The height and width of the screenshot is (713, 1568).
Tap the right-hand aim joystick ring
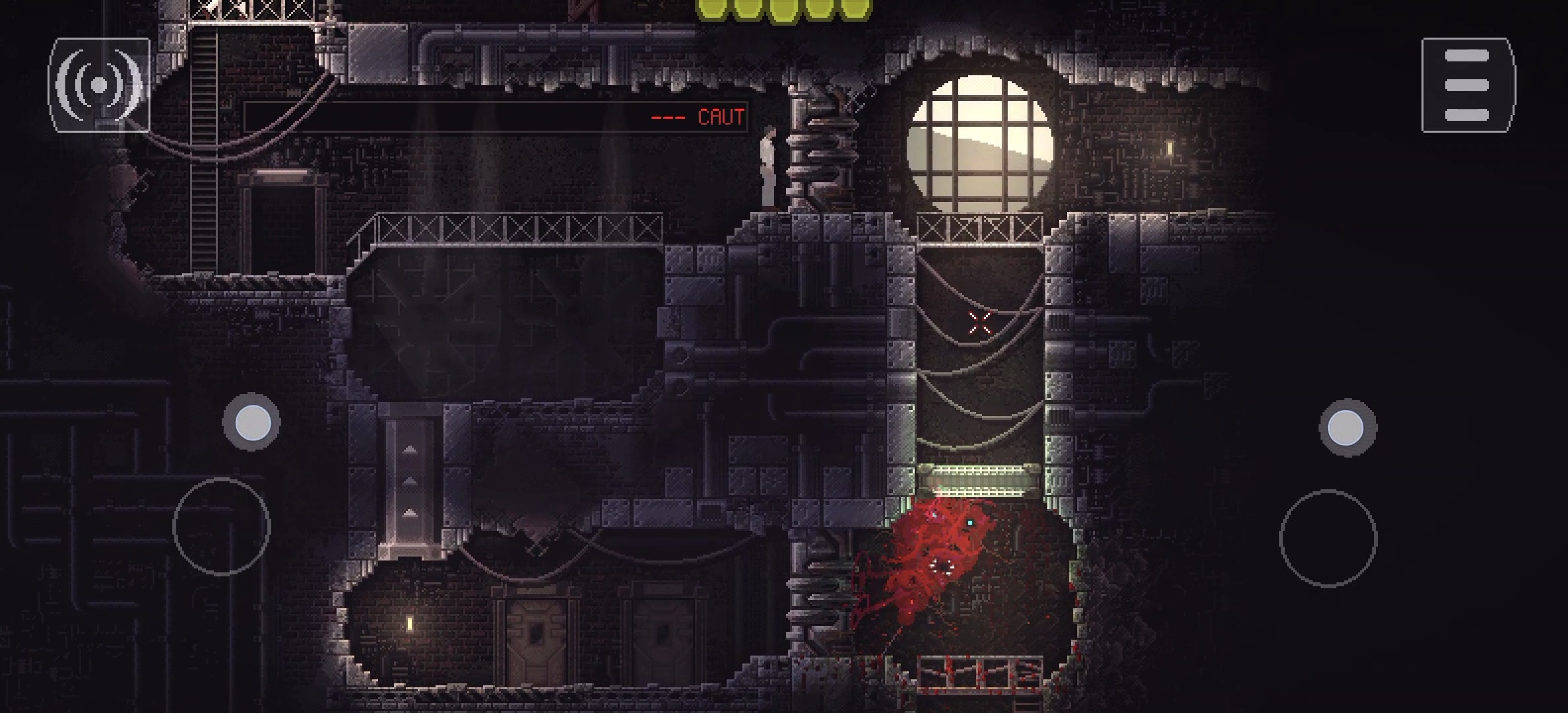click(1328, 539)
